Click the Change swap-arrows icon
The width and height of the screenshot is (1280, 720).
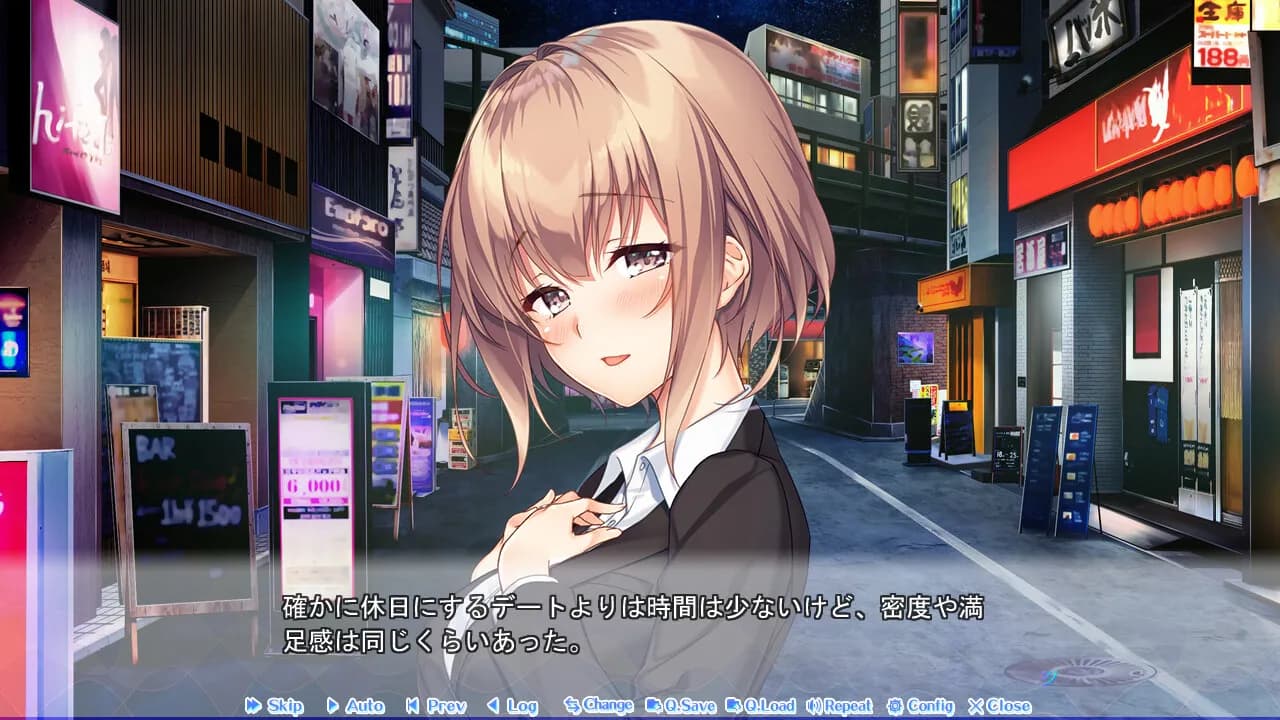tap(575, 706)
